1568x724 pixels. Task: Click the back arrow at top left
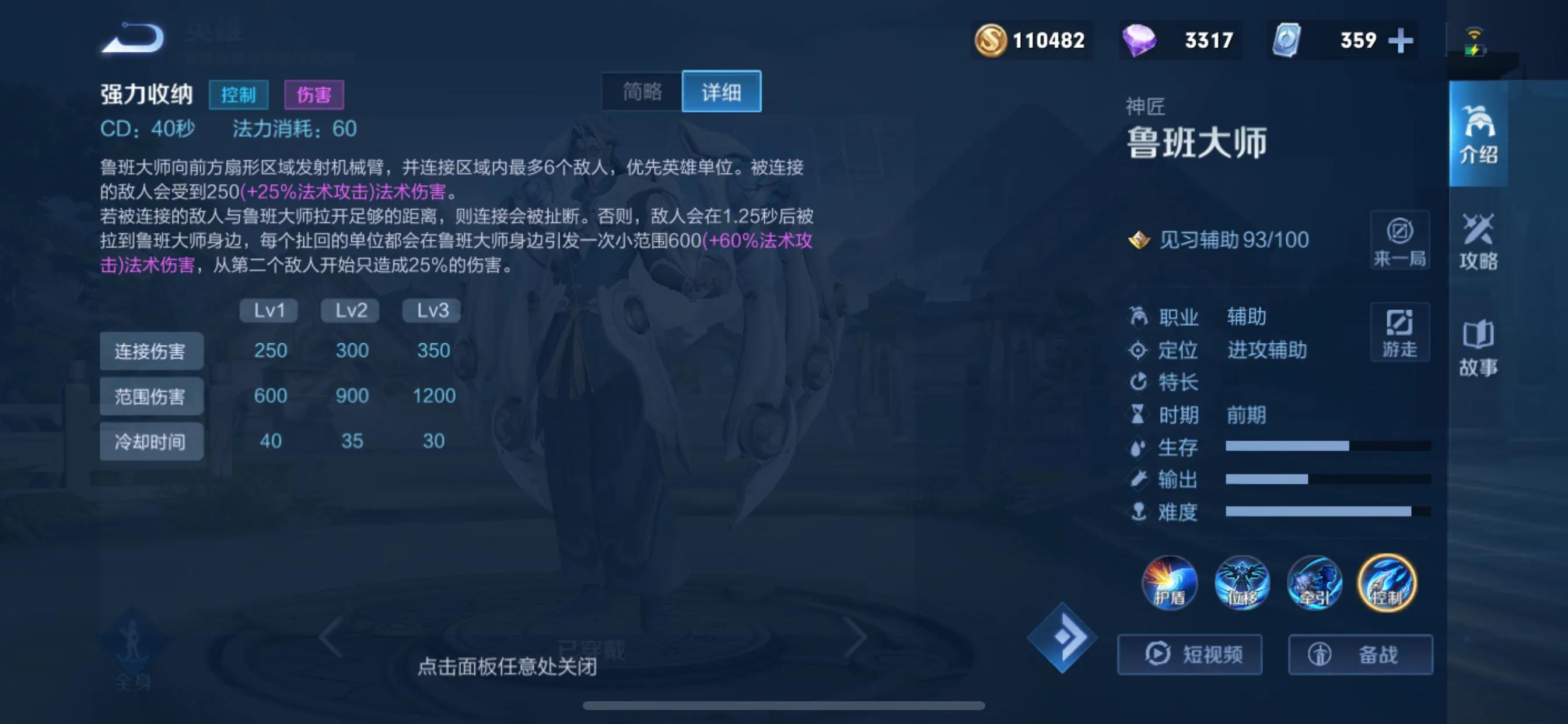click(132, 38)
